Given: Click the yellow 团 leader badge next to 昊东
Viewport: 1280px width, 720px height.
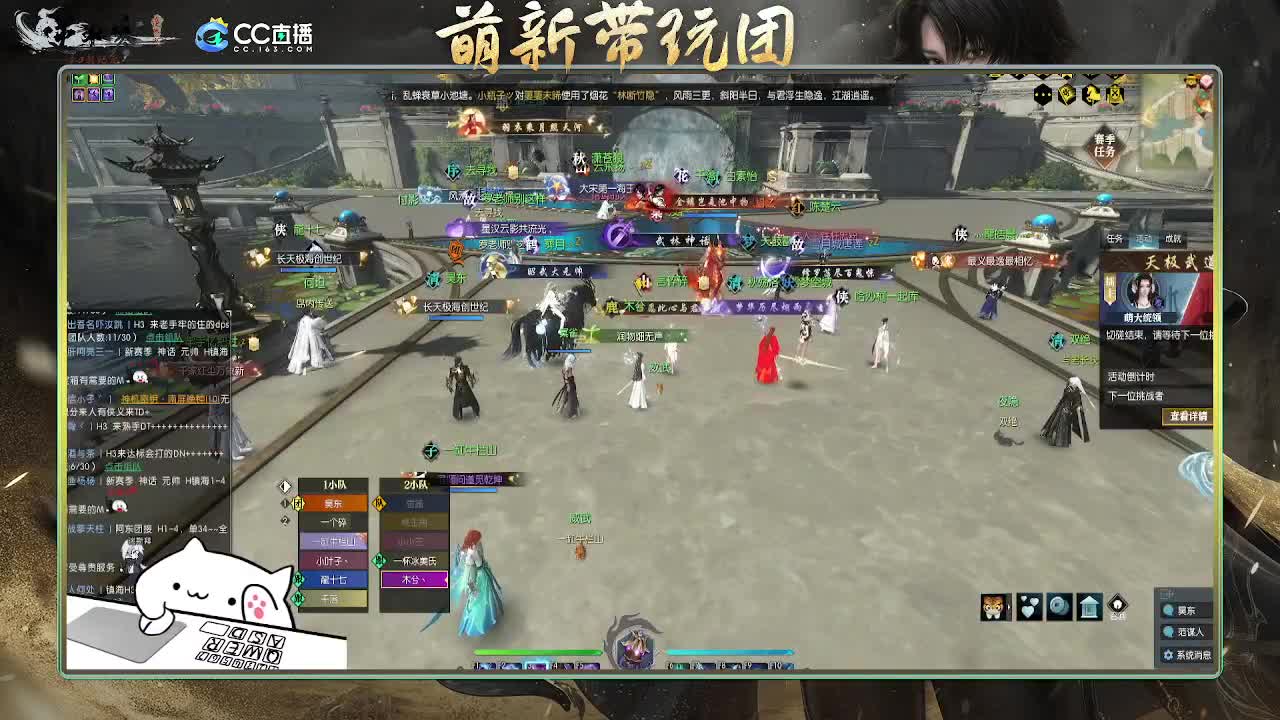Looking at the screenshot, I should (298, 501).
